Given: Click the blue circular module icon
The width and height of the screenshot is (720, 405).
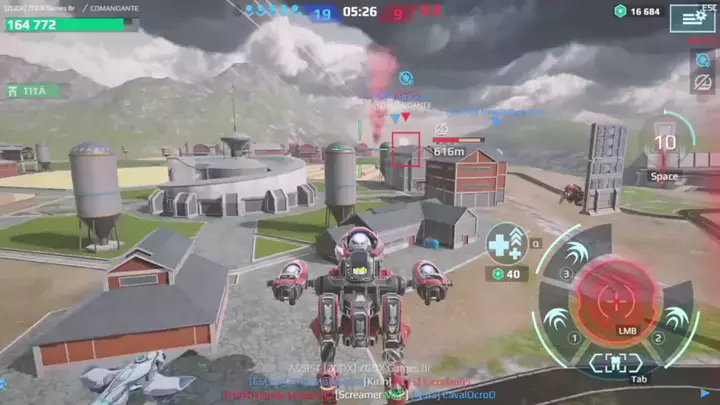Looking at the screenshot, I should click(x=703, y=58).
